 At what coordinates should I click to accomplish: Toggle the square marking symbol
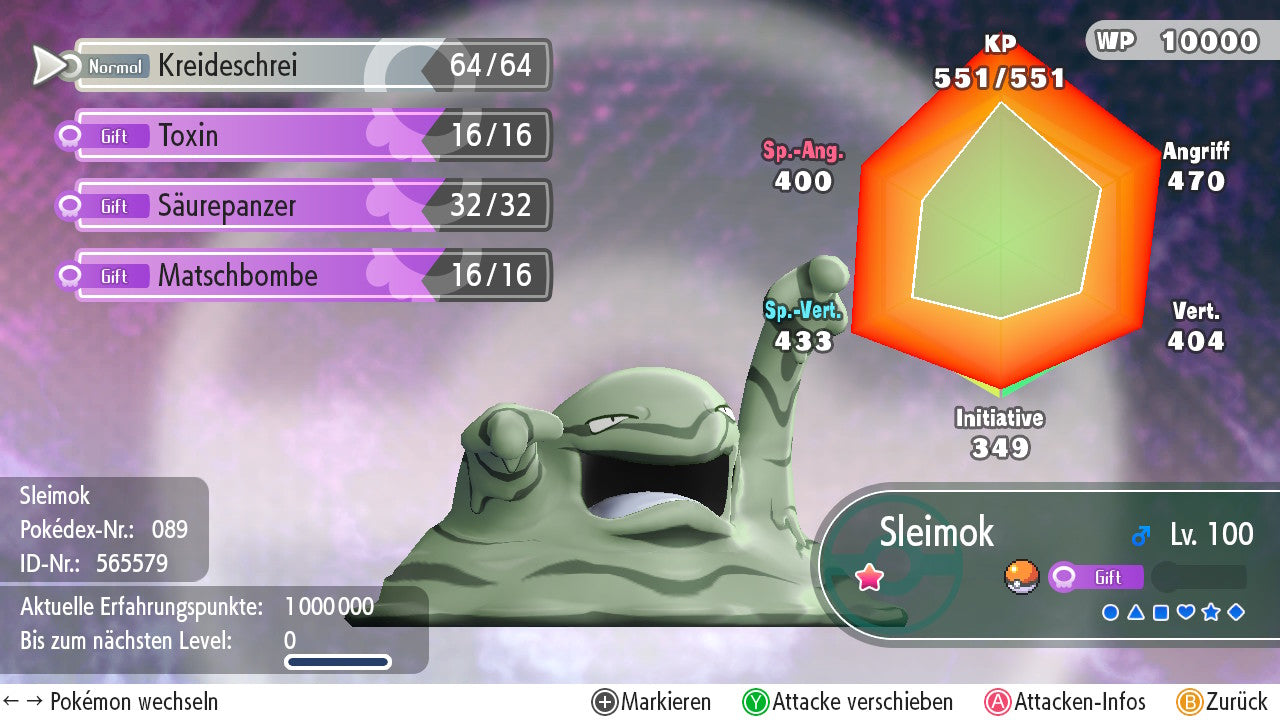(x=1161, y=612)
